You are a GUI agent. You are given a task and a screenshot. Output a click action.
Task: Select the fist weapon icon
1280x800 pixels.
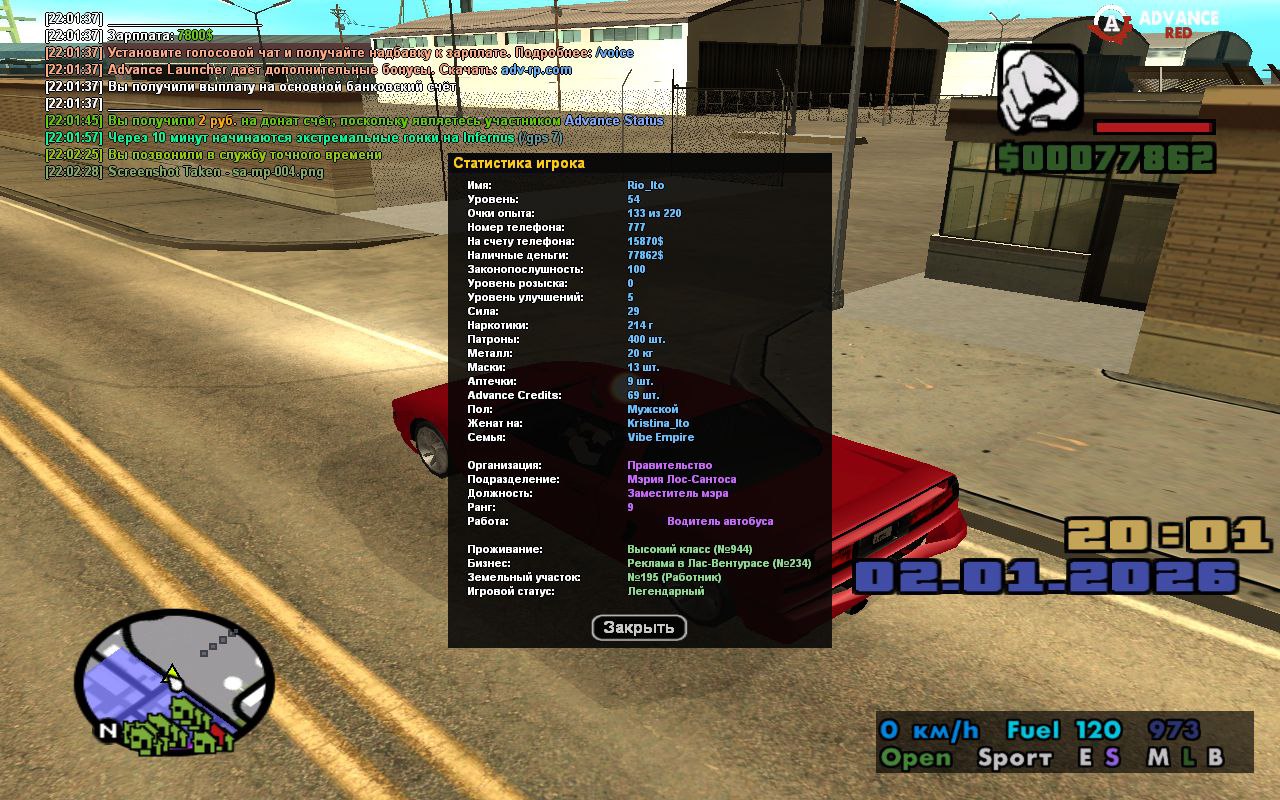pos(1040,89)
